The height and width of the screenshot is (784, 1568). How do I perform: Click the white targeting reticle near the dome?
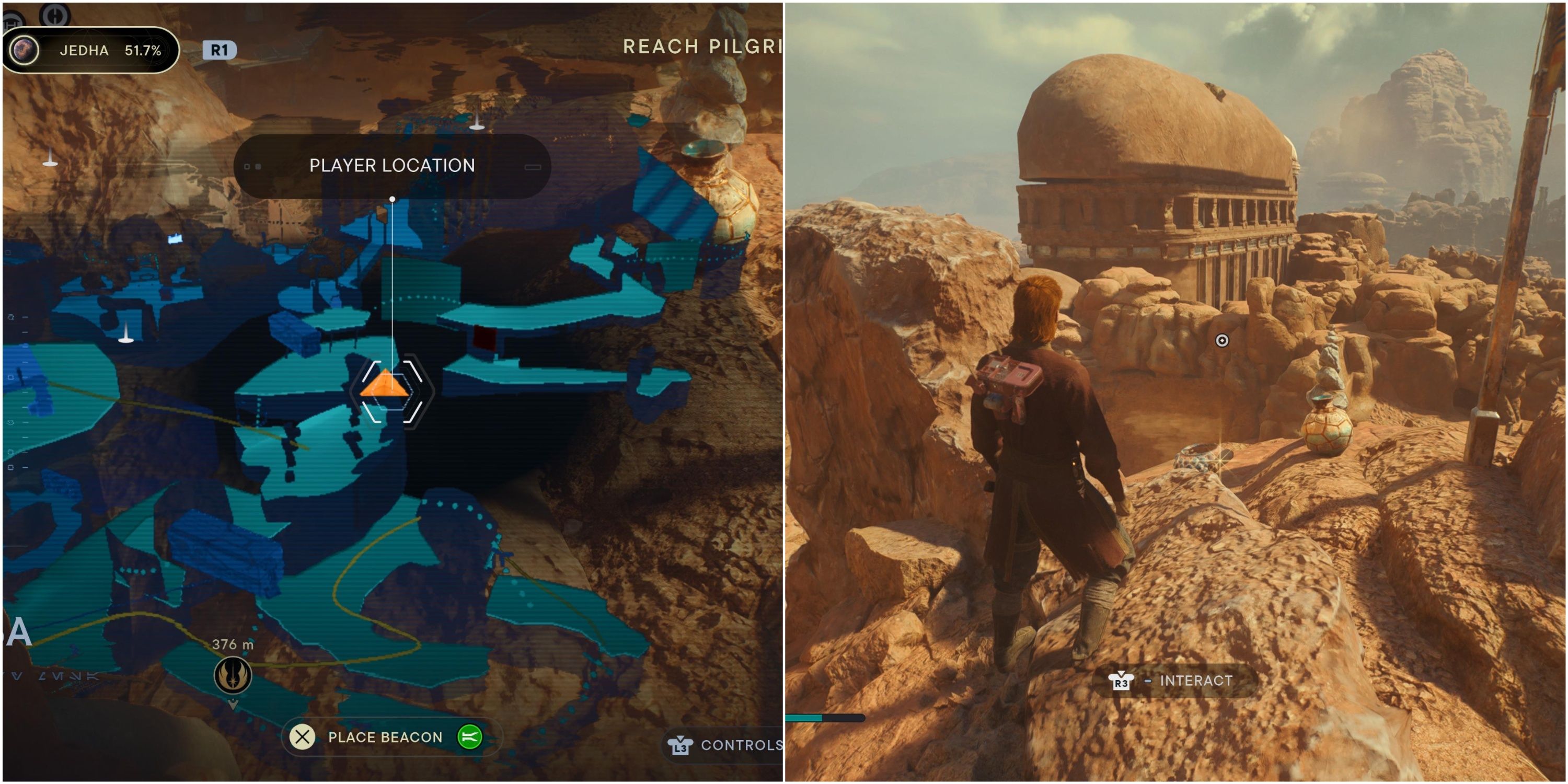1223,341
